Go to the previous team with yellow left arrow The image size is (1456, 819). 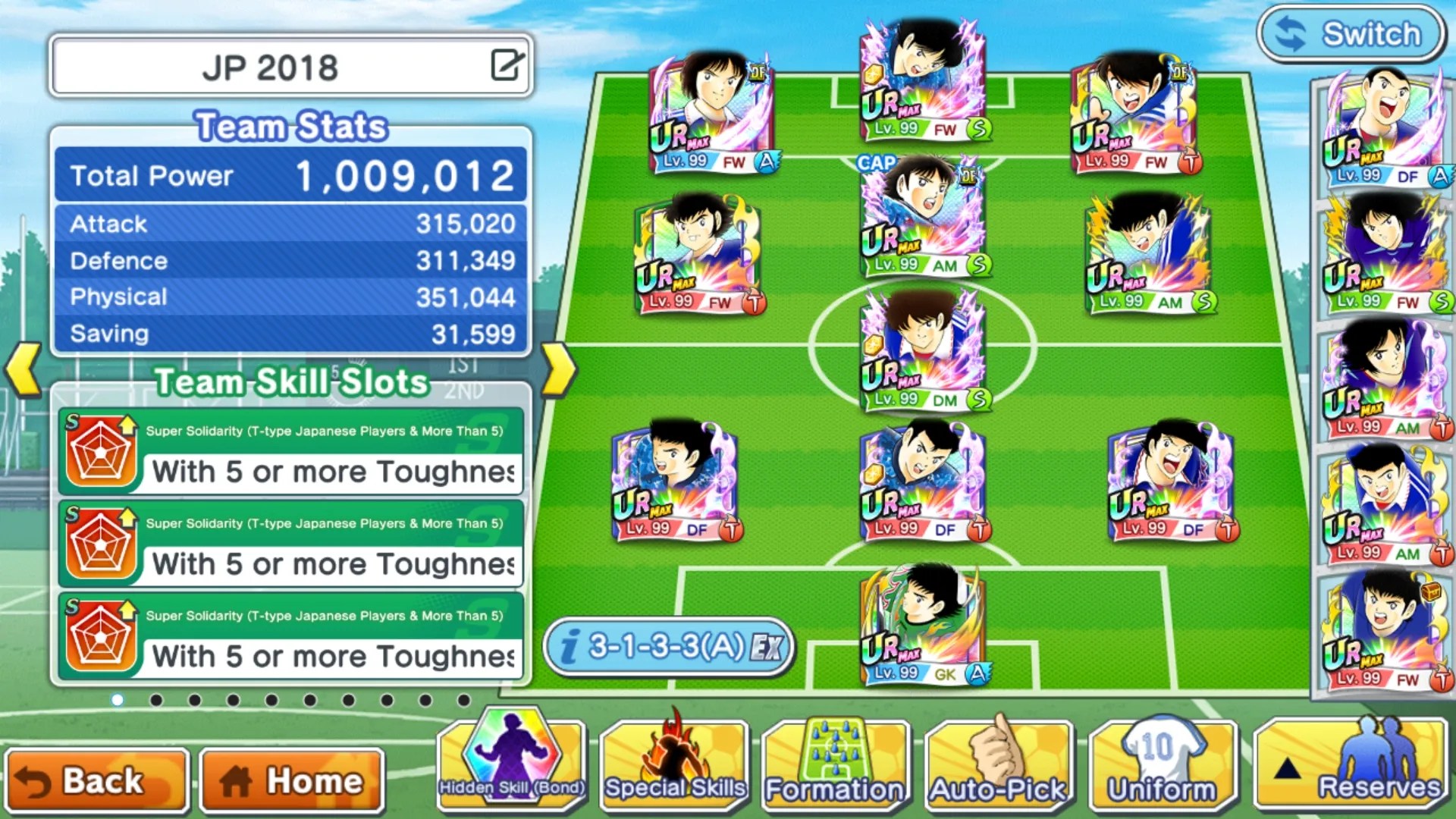coord(23,370)
